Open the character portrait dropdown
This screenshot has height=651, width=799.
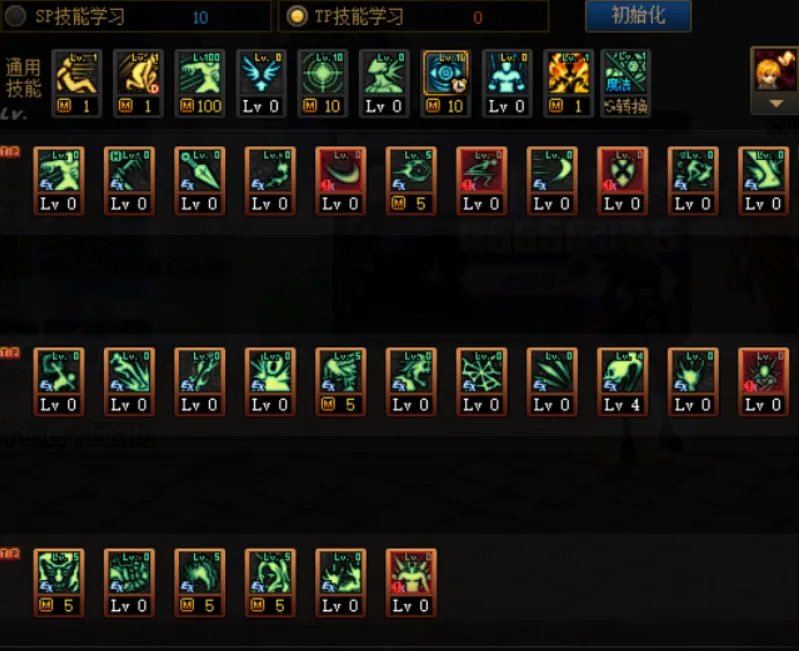tap(774, 103)
